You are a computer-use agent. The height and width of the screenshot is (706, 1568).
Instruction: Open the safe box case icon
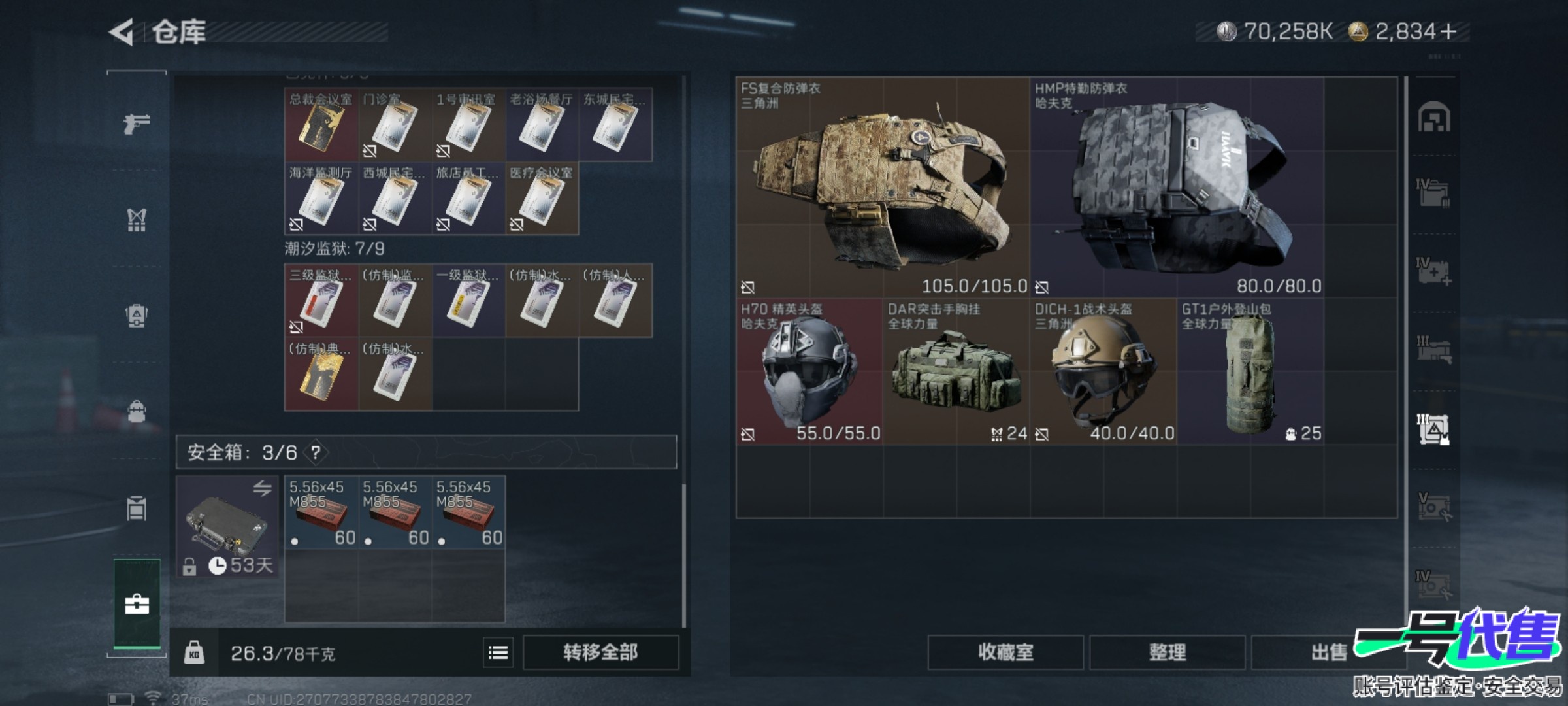(x=227, y=526)
